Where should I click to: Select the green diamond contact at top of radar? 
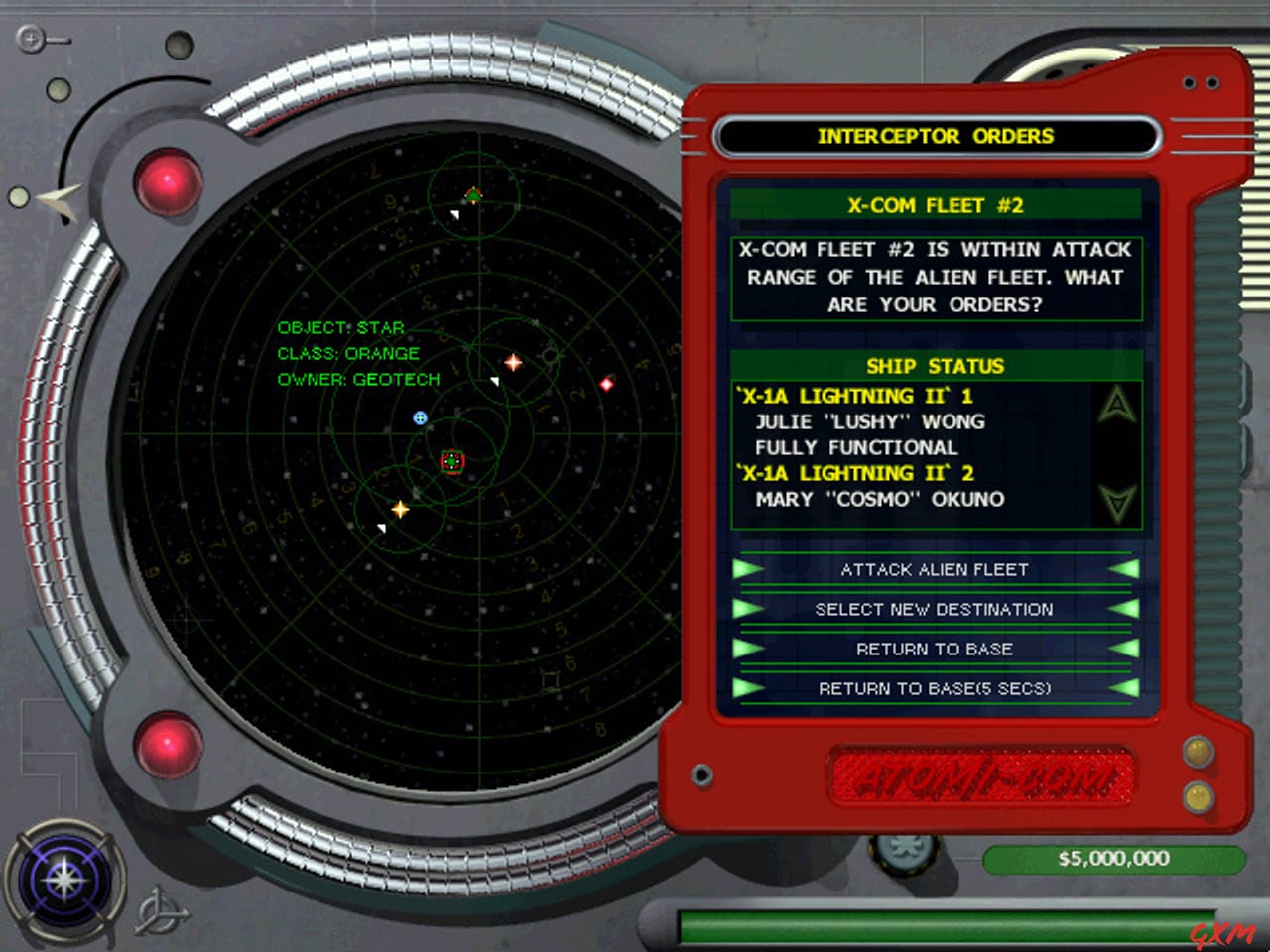coord(474,194)
